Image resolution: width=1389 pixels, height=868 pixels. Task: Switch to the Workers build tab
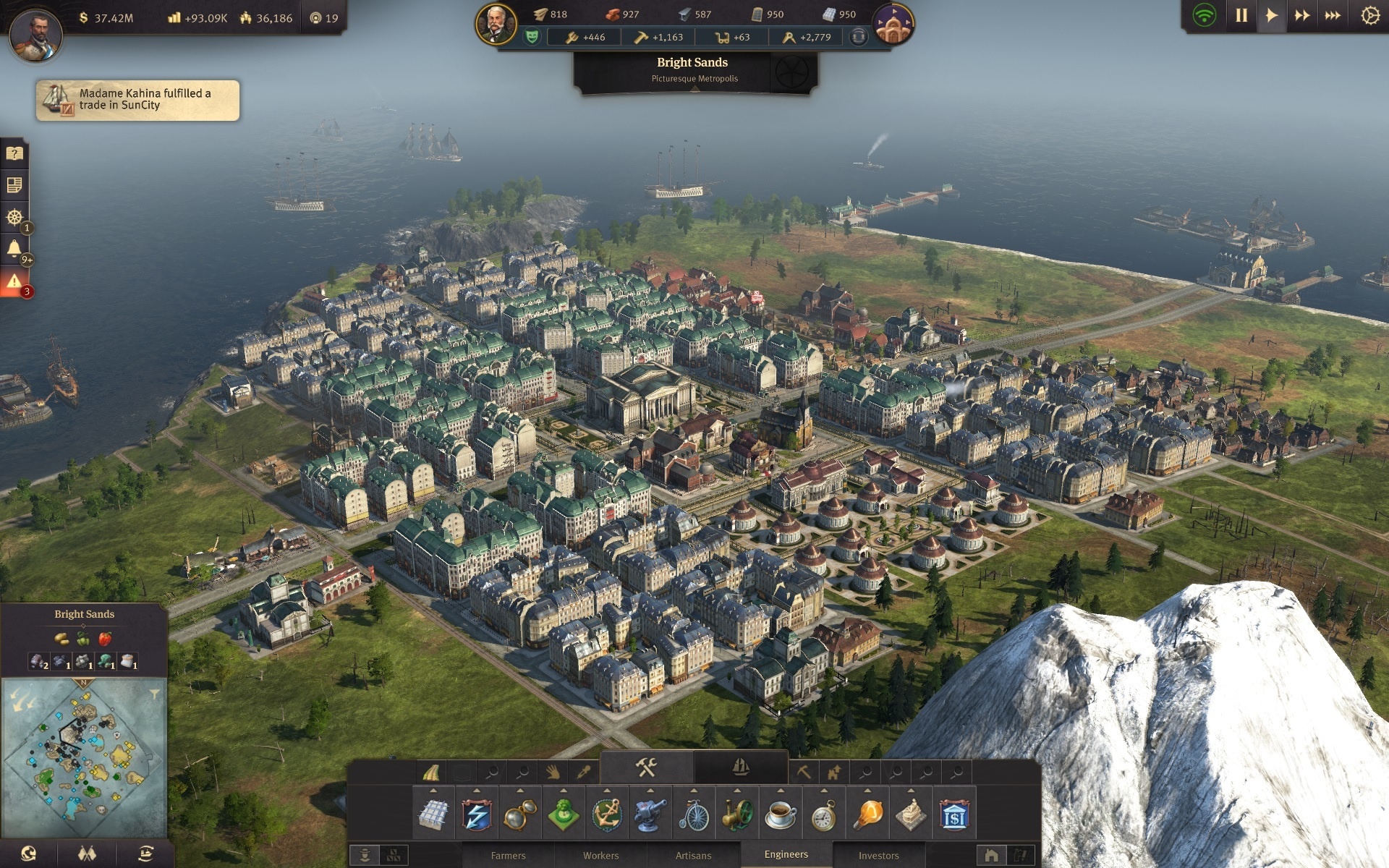[600, 855]
